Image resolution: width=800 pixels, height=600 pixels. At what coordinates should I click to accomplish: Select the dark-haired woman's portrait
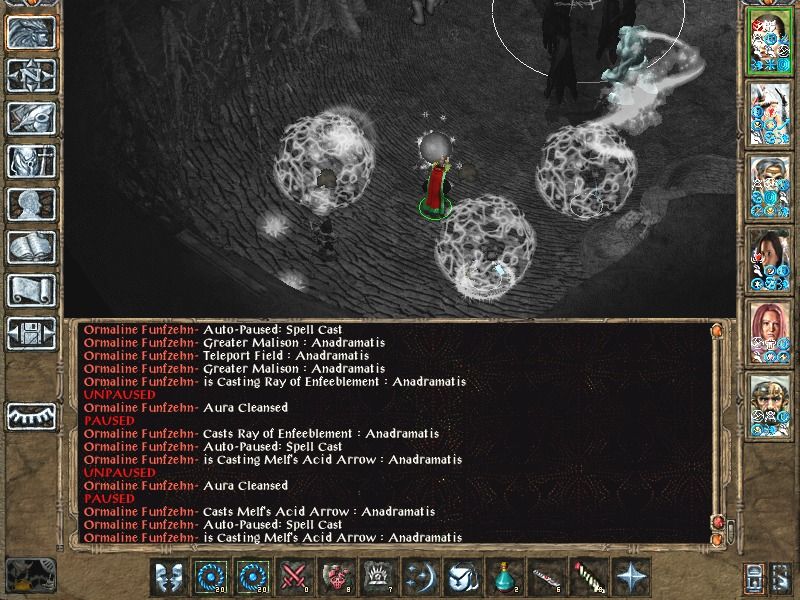coord(769,262)
